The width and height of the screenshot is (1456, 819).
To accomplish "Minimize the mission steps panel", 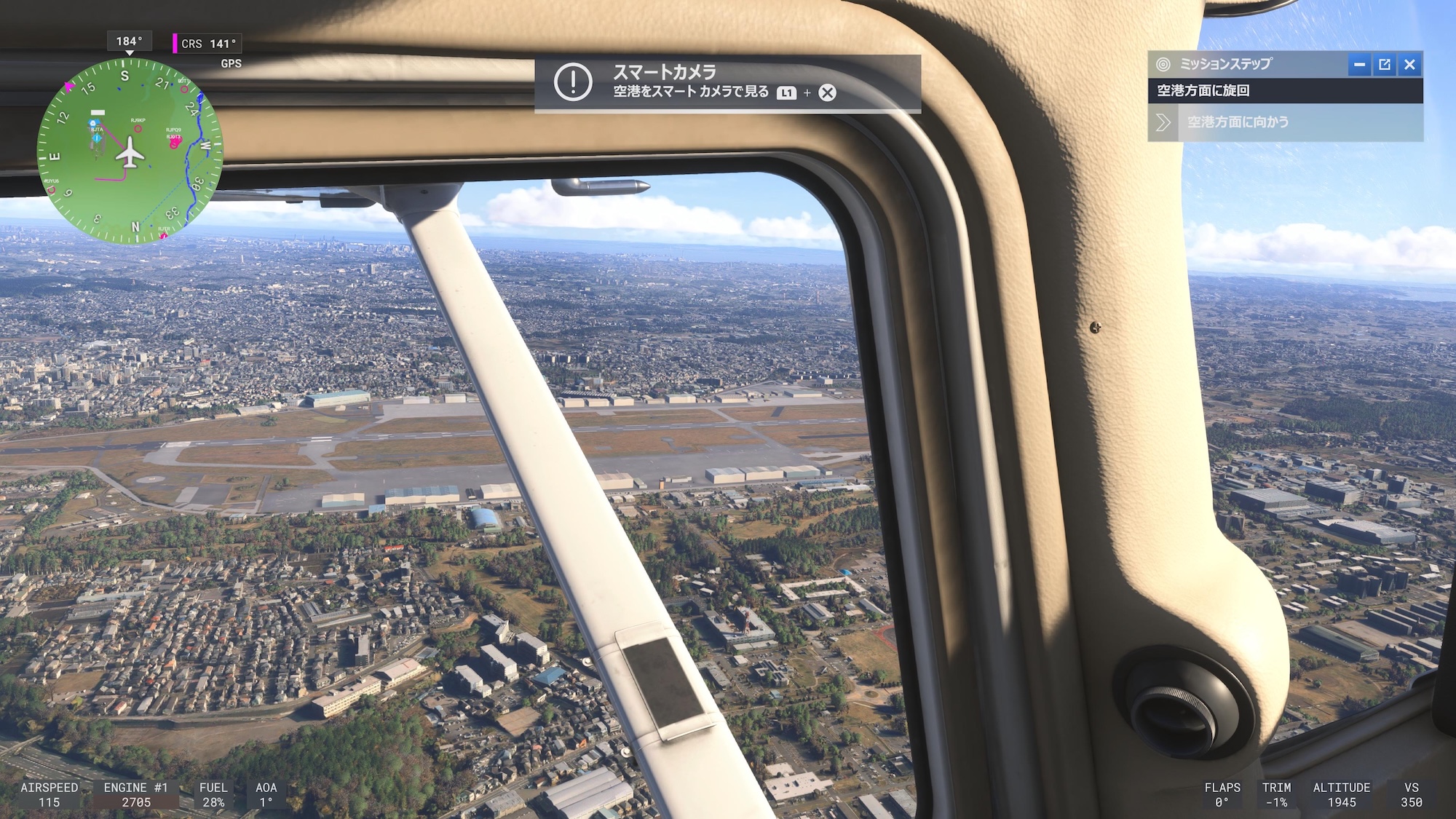I will (1358, 65).
